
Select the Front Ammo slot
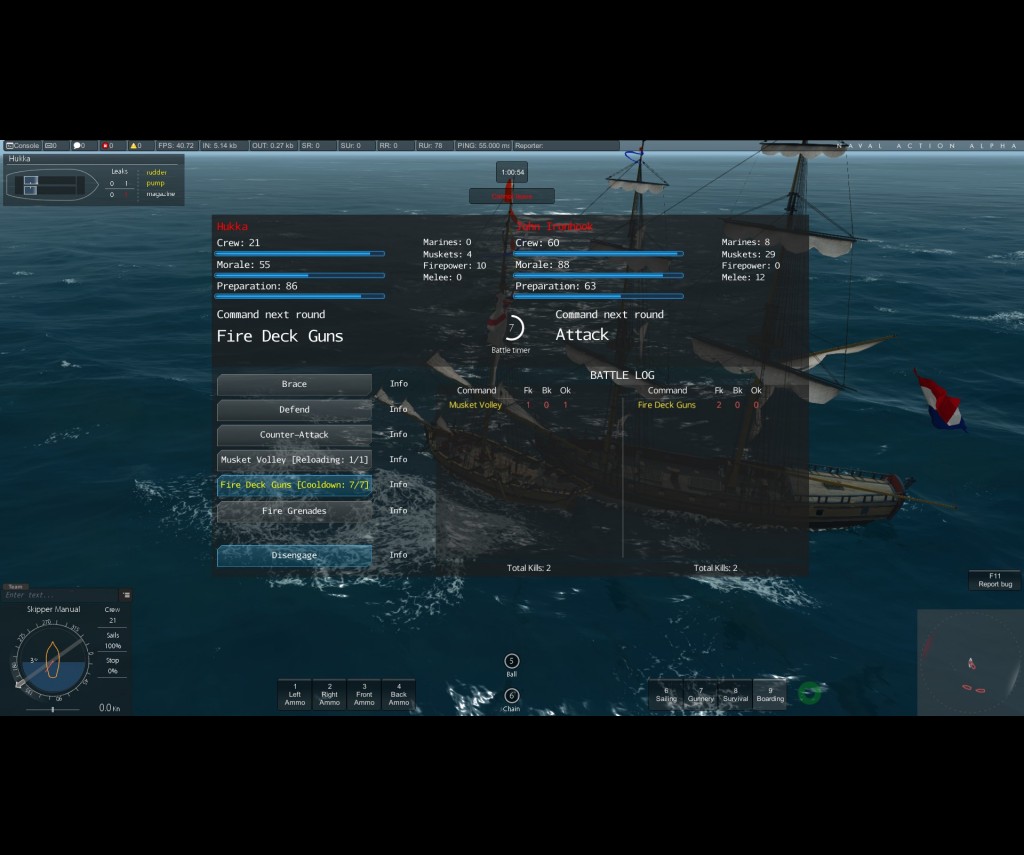[364, 695]
